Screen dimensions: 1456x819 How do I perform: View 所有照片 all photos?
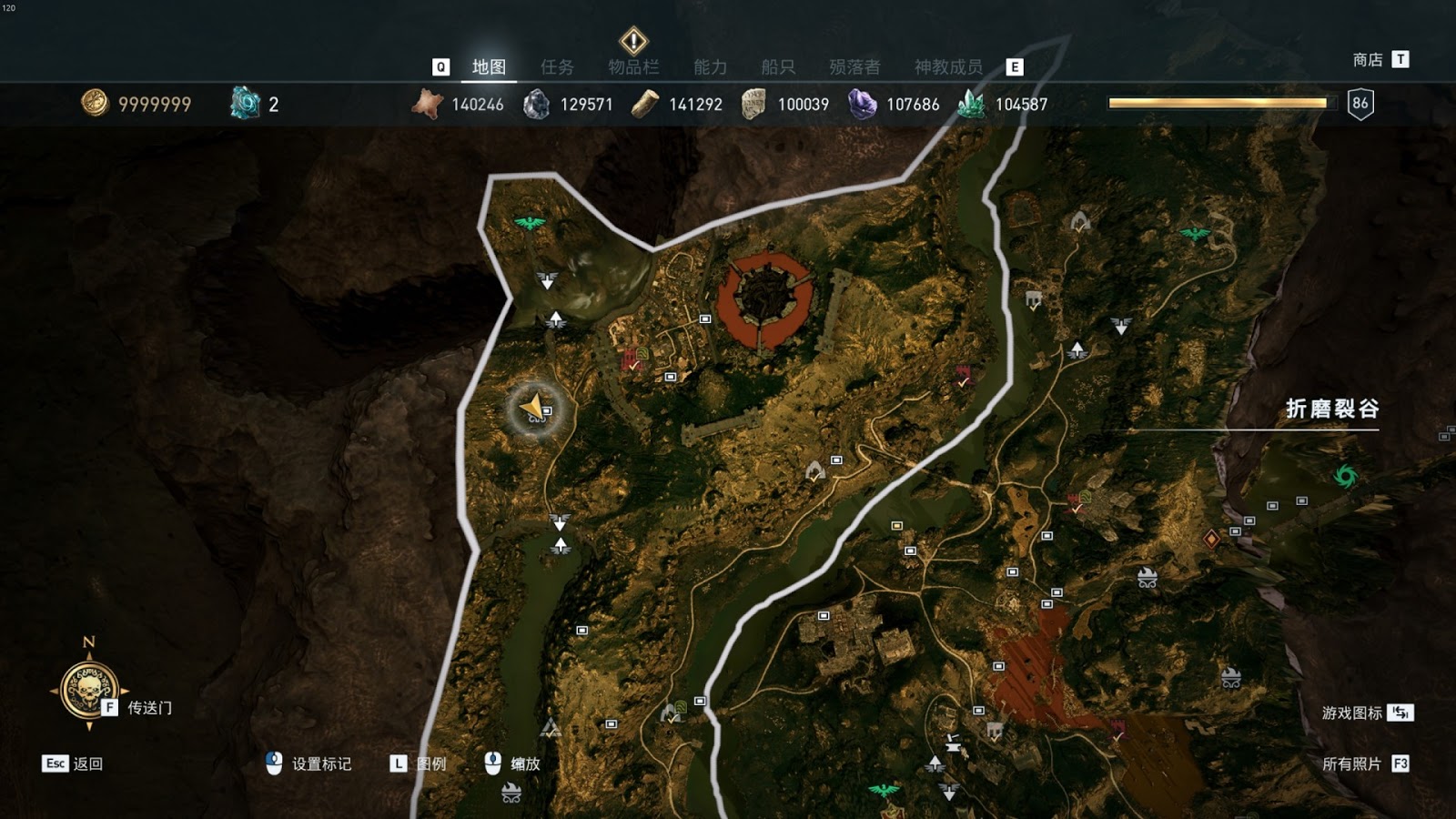tap(1351, 763)
